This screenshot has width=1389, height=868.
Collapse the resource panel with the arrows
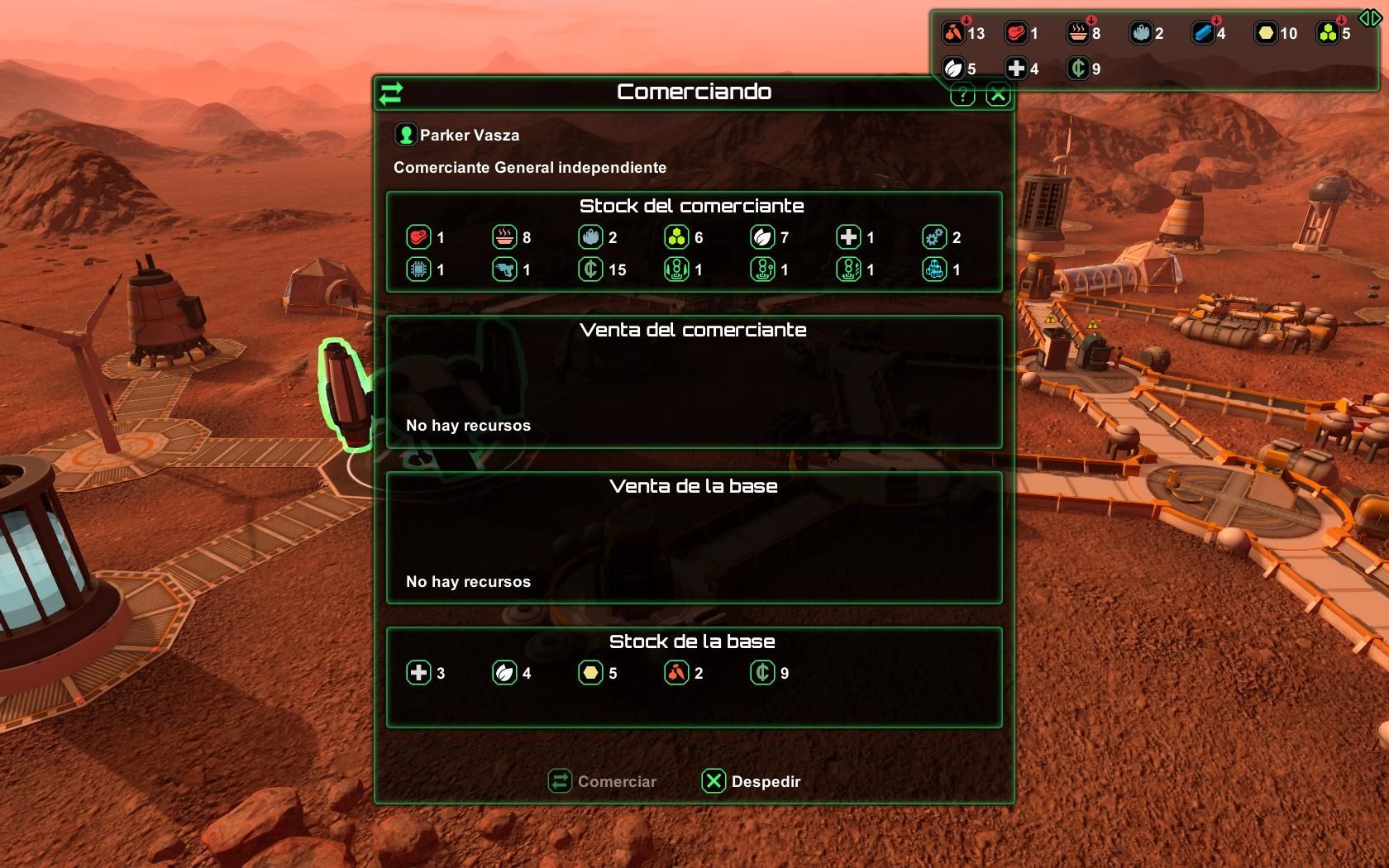coord(1369,18)
